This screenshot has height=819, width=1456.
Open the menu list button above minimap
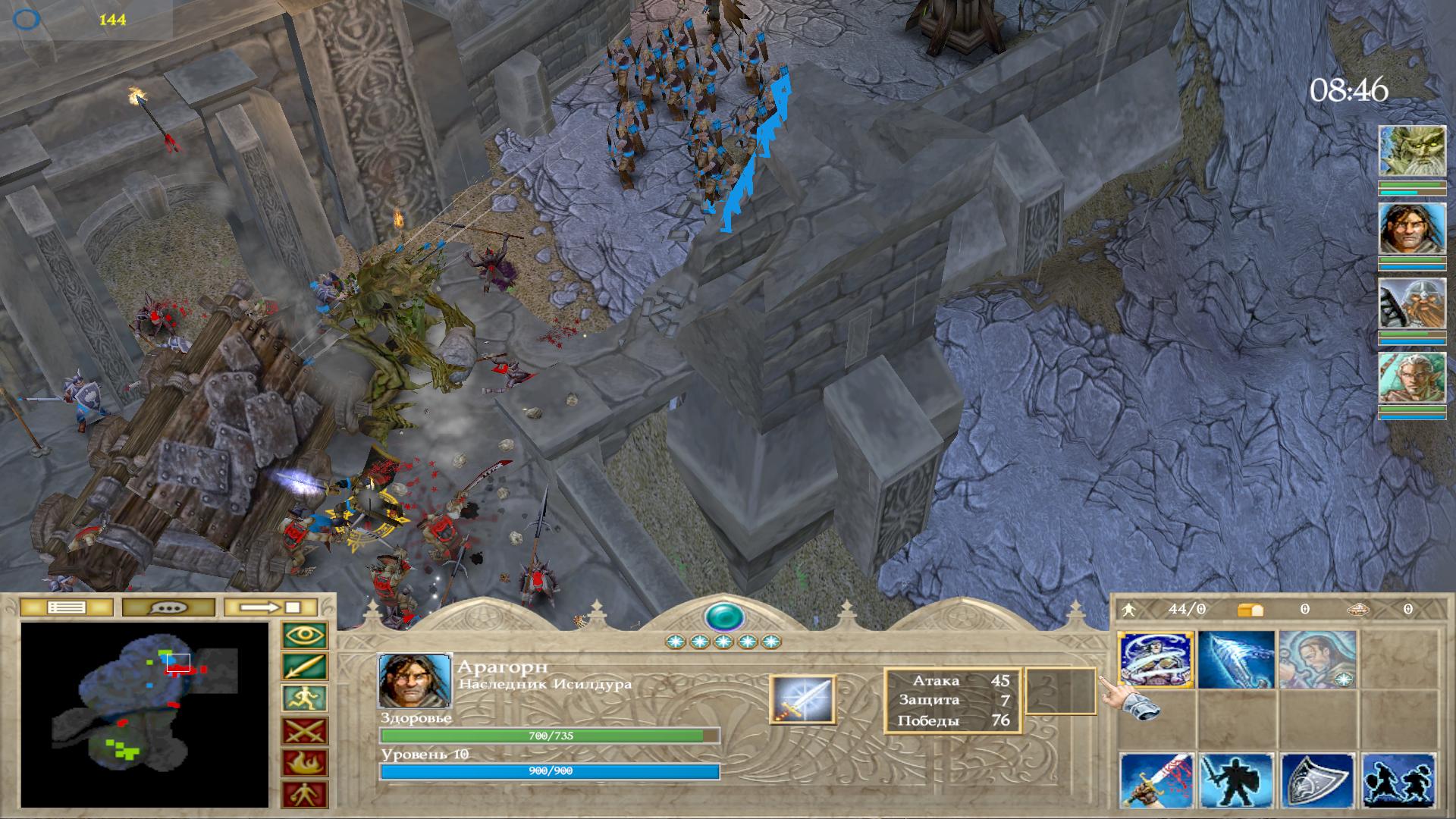(x=66, y=607)
